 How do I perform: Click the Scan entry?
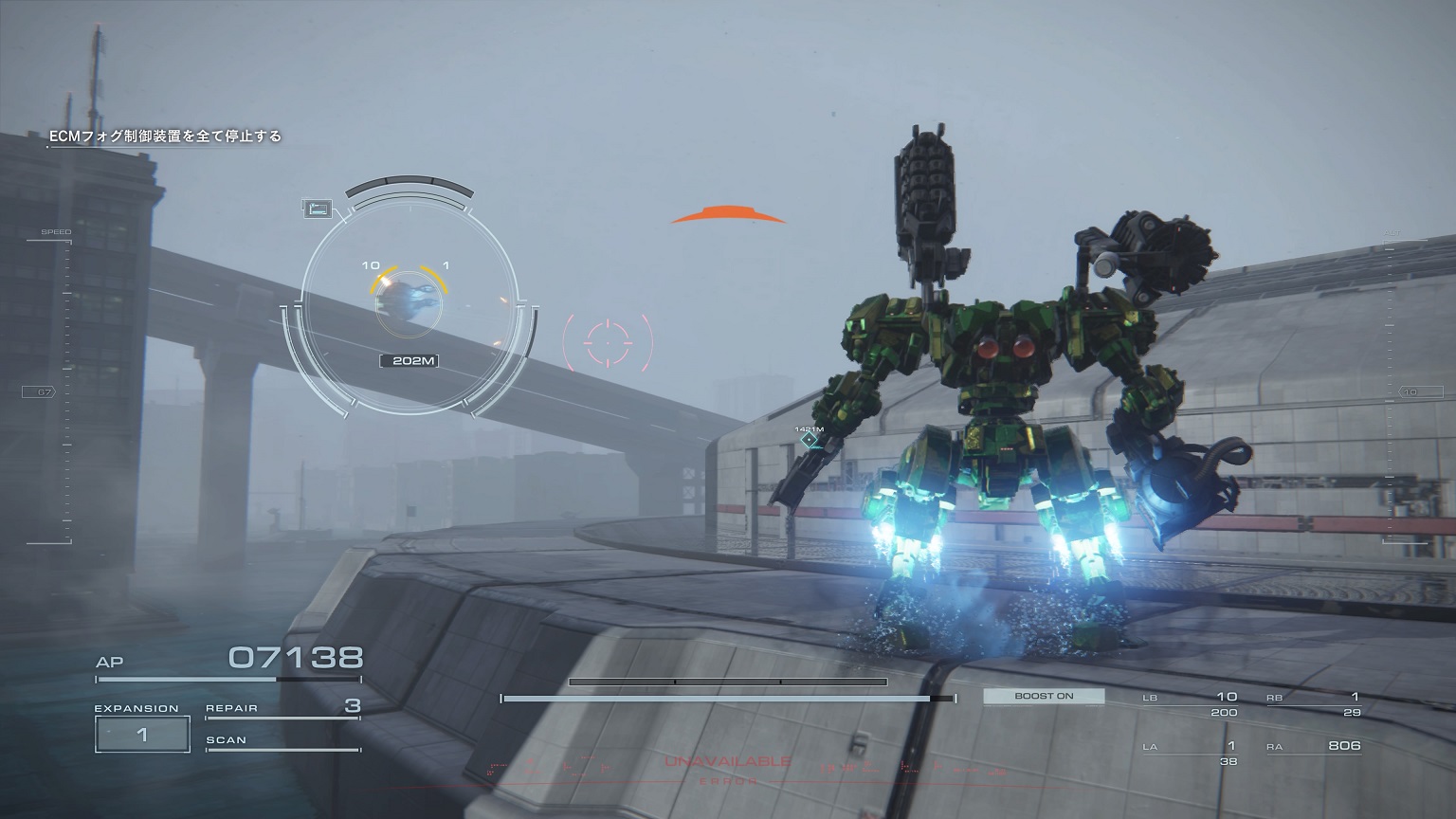282,740
